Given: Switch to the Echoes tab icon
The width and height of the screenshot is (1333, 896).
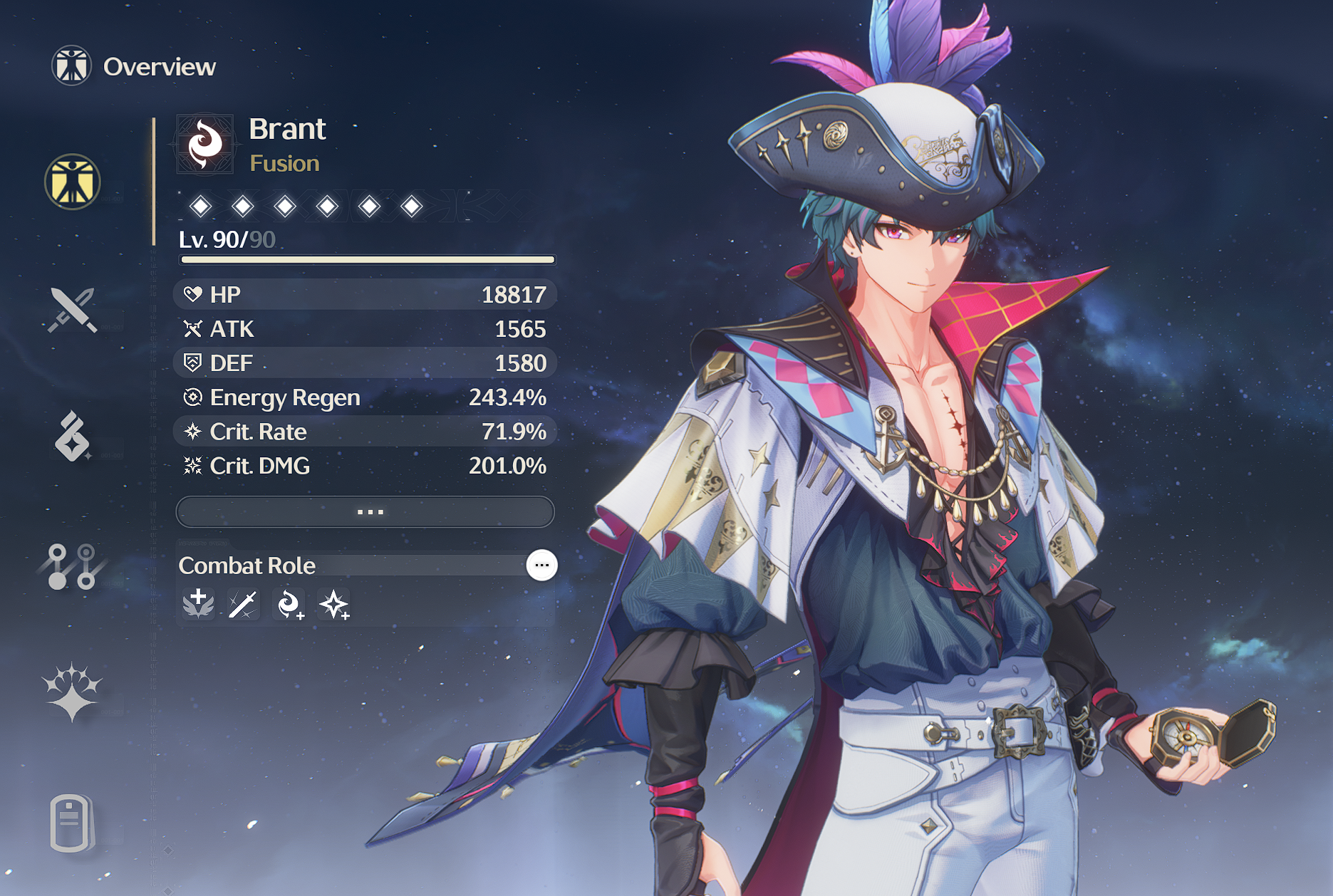Looking at the screenshot, I should click(x=73, y=436).
